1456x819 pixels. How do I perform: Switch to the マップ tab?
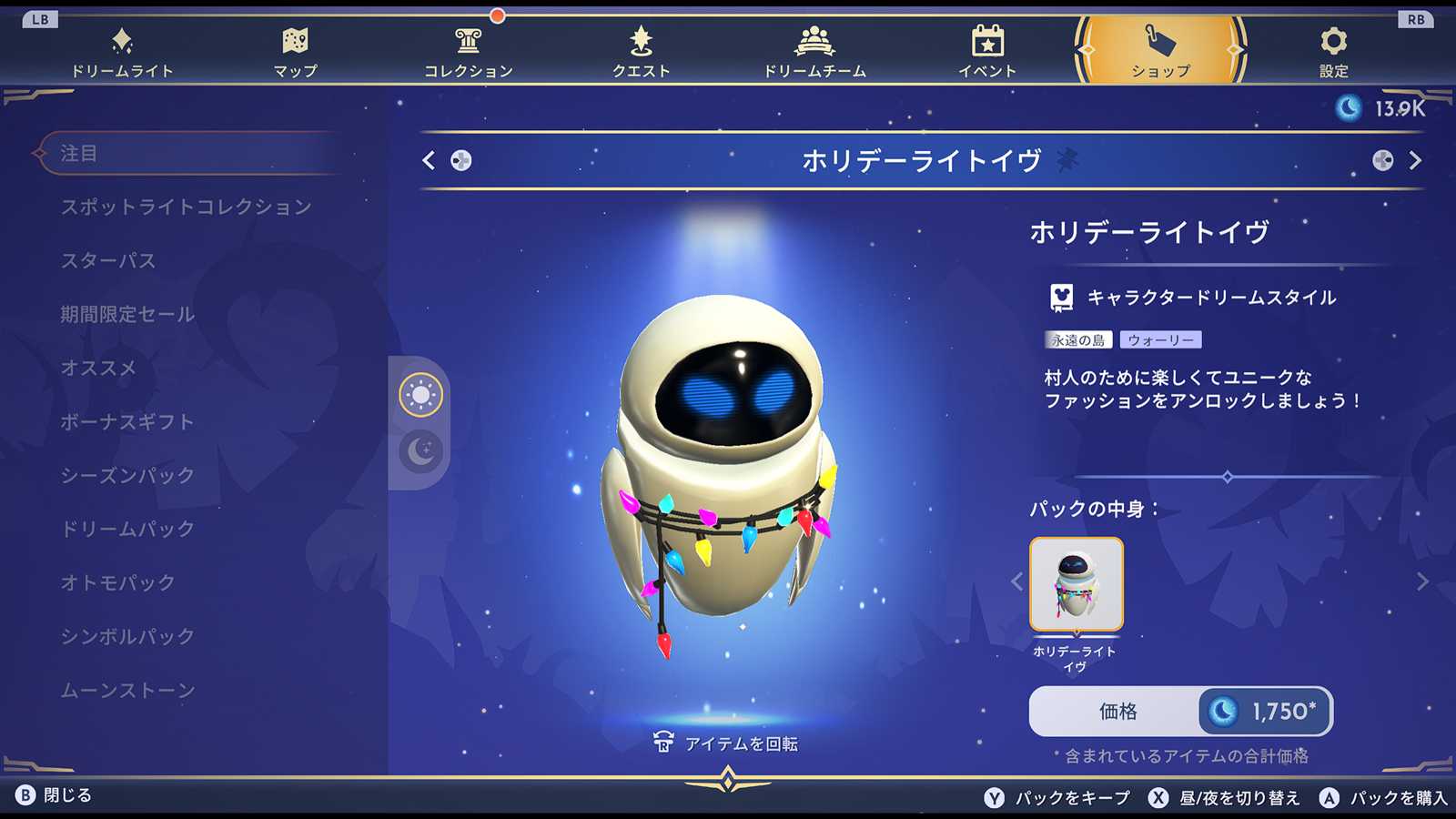[296, 52]
